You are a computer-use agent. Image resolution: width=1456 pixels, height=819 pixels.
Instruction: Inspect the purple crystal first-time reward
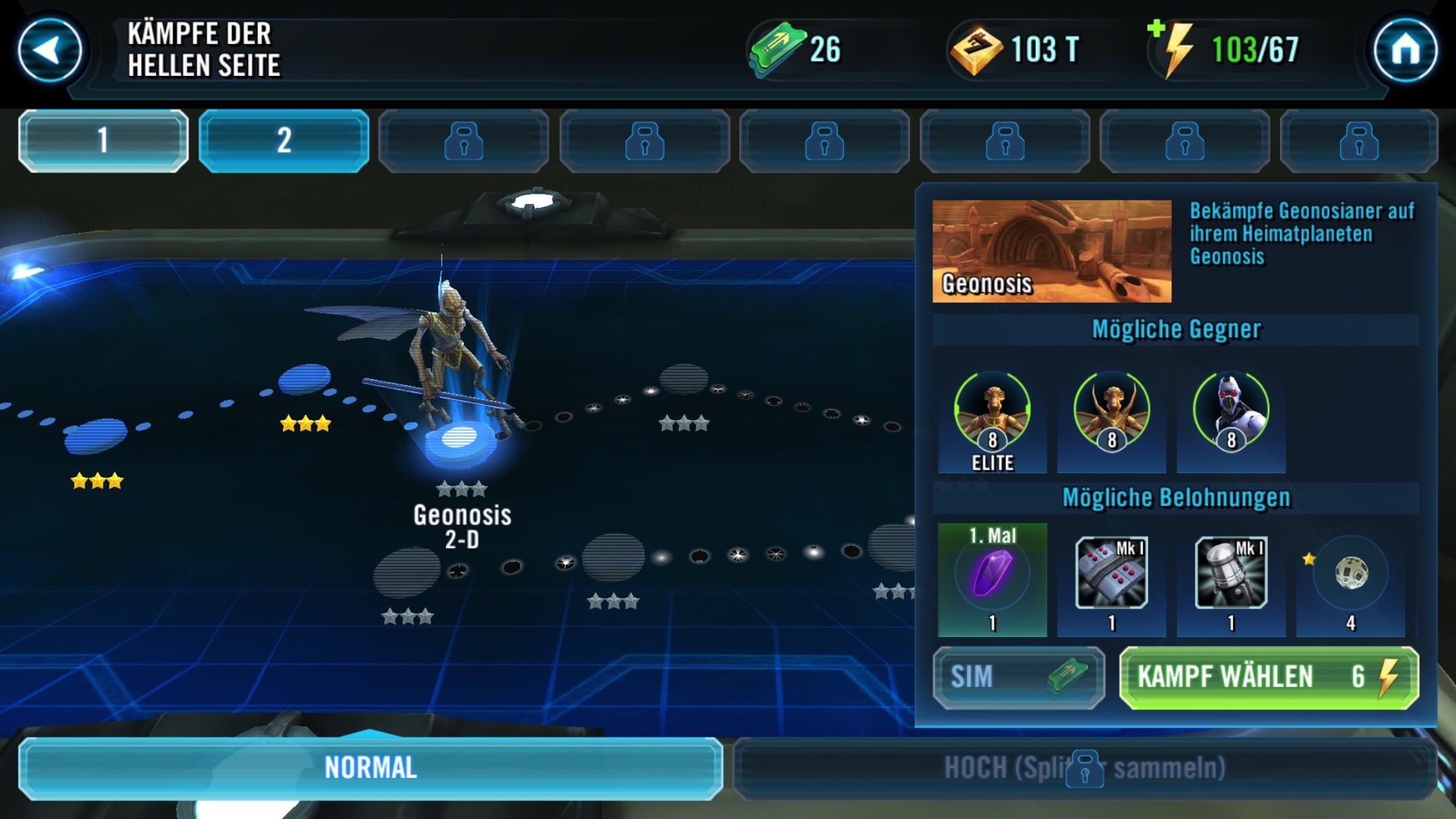(992, 575)
